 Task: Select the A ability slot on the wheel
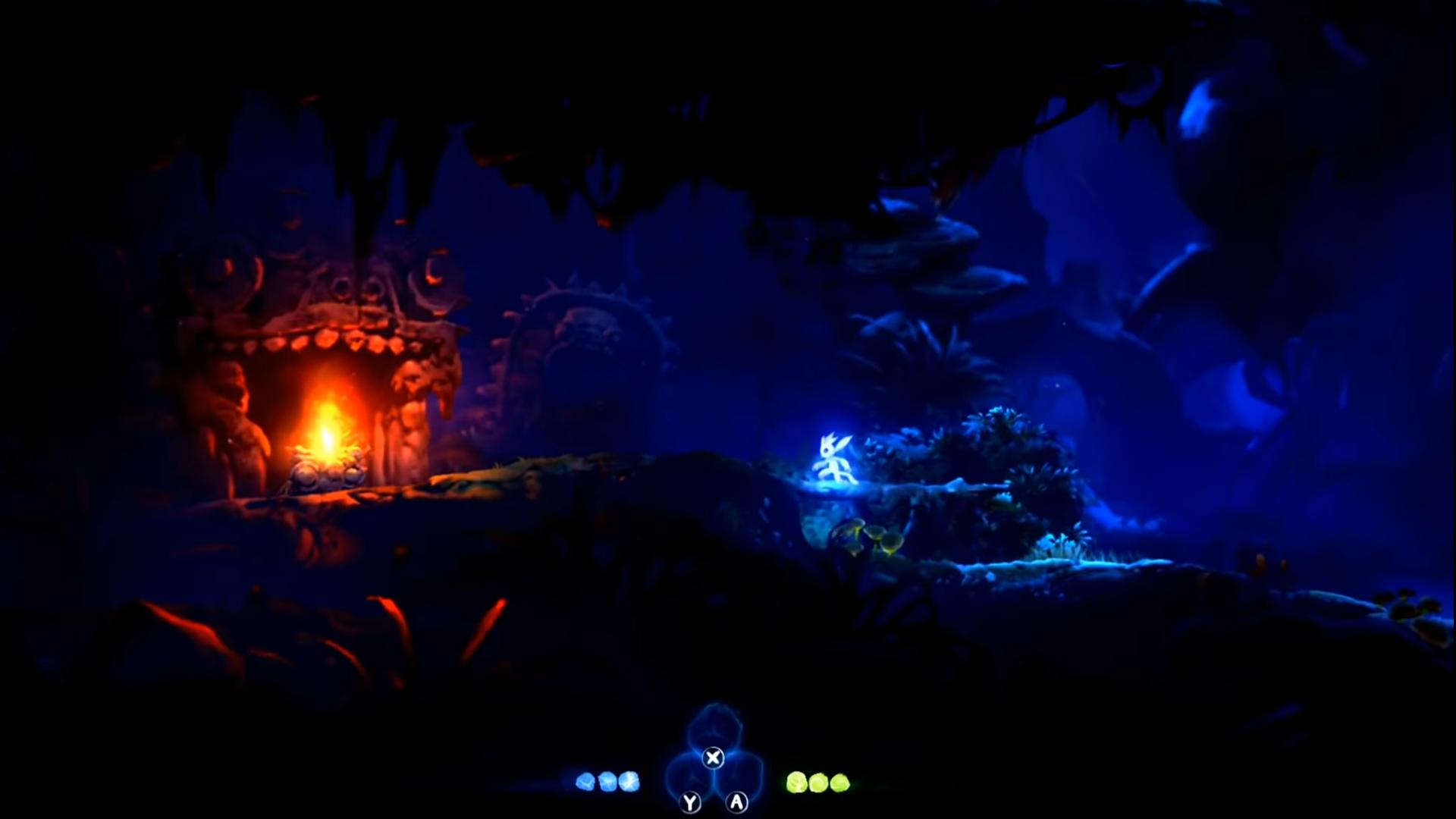click(736, 802)
